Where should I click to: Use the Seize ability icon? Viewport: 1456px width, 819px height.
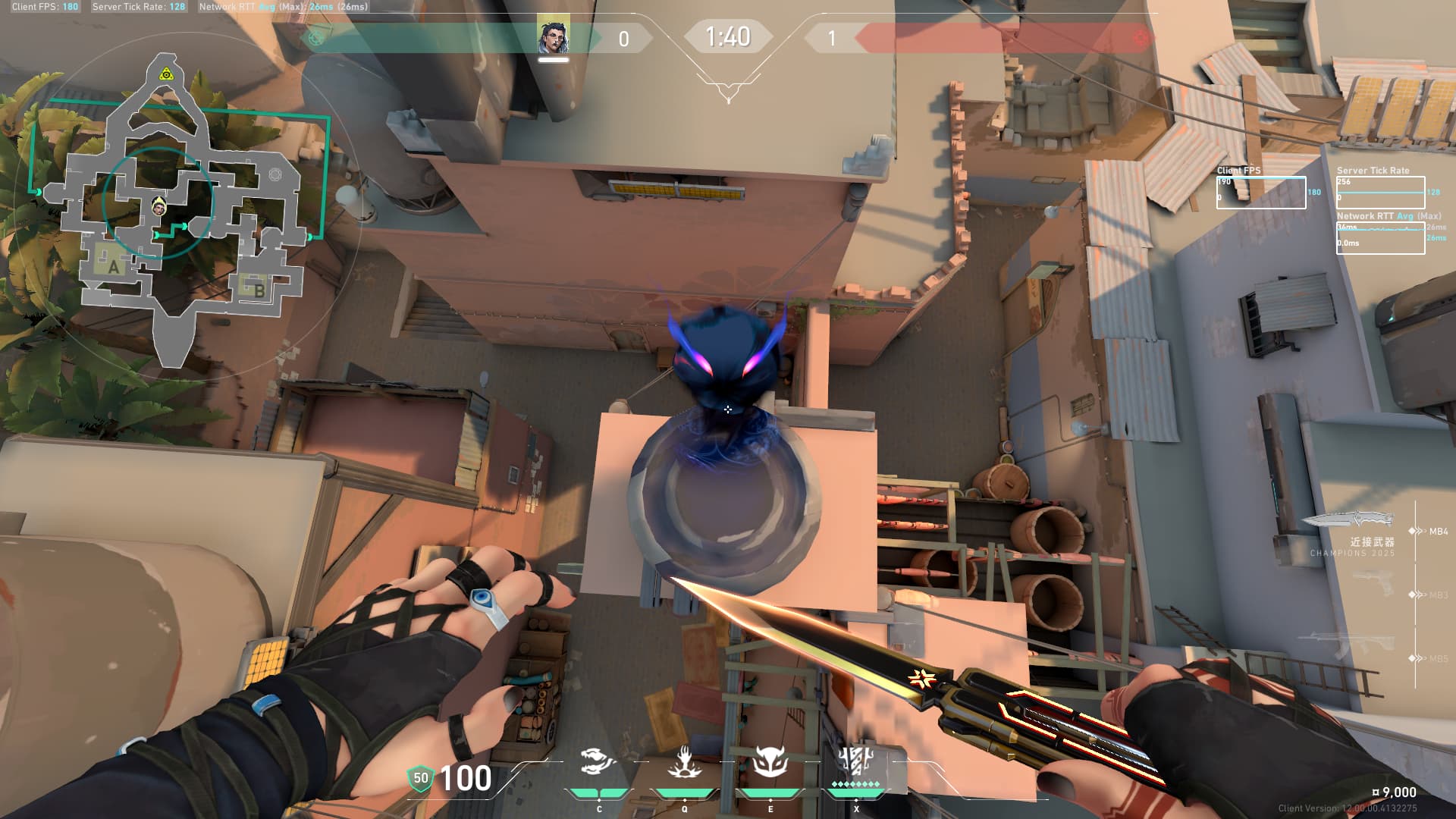684,763
